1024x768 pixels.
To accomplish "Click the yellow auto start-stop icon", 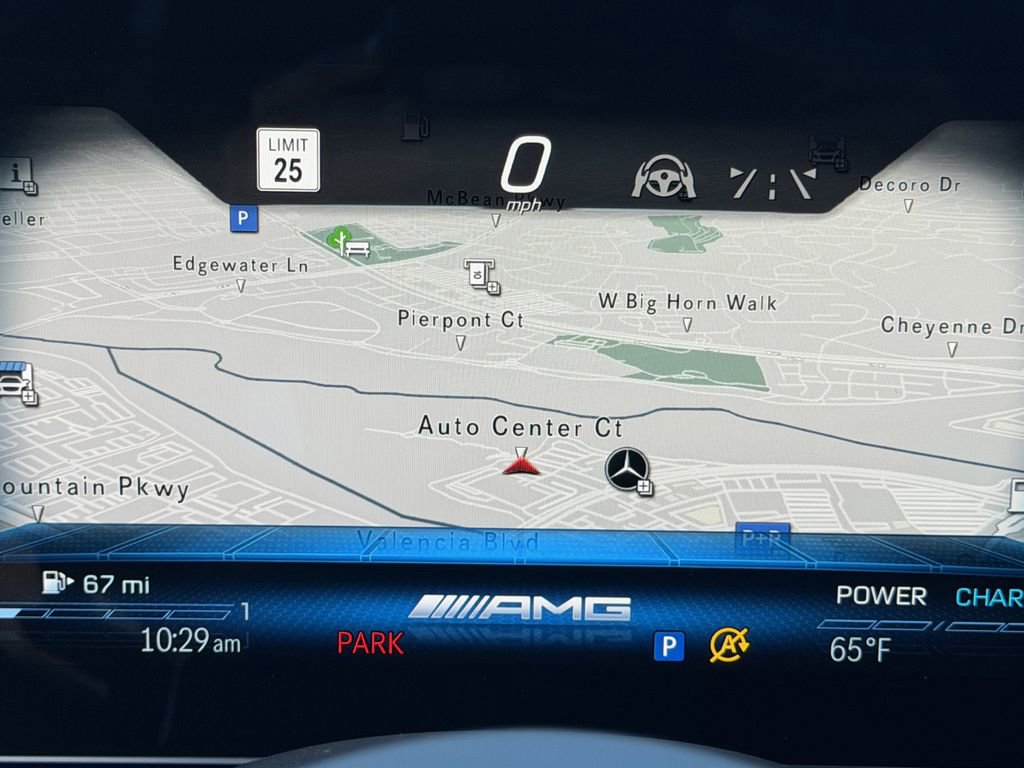I will pyautogui.click(x=729, y=645).
